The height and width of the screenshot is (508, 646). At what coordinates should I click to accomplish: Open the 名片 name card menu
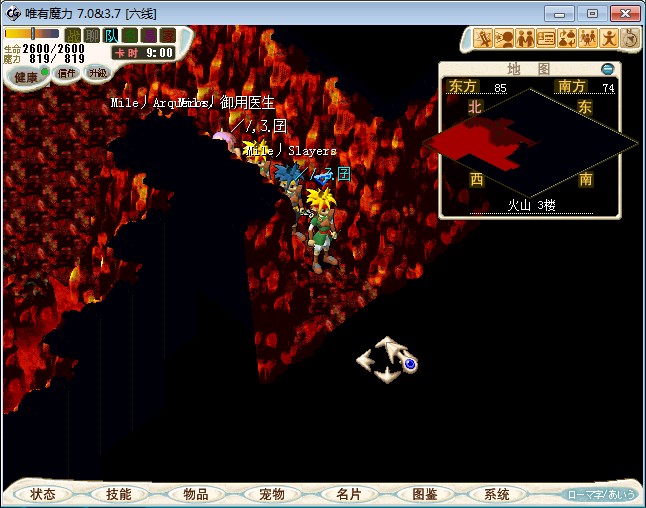coord(348,494)
